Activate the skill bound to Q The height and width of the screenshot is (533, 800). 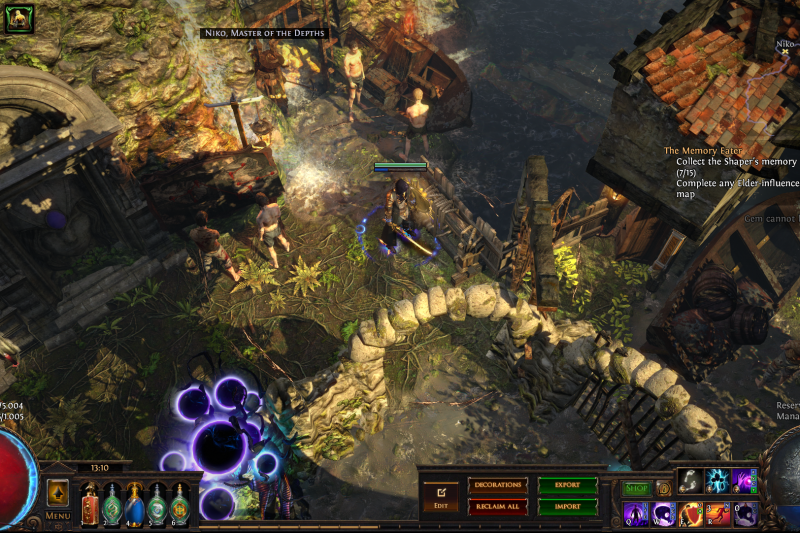(x=636, y=514)
